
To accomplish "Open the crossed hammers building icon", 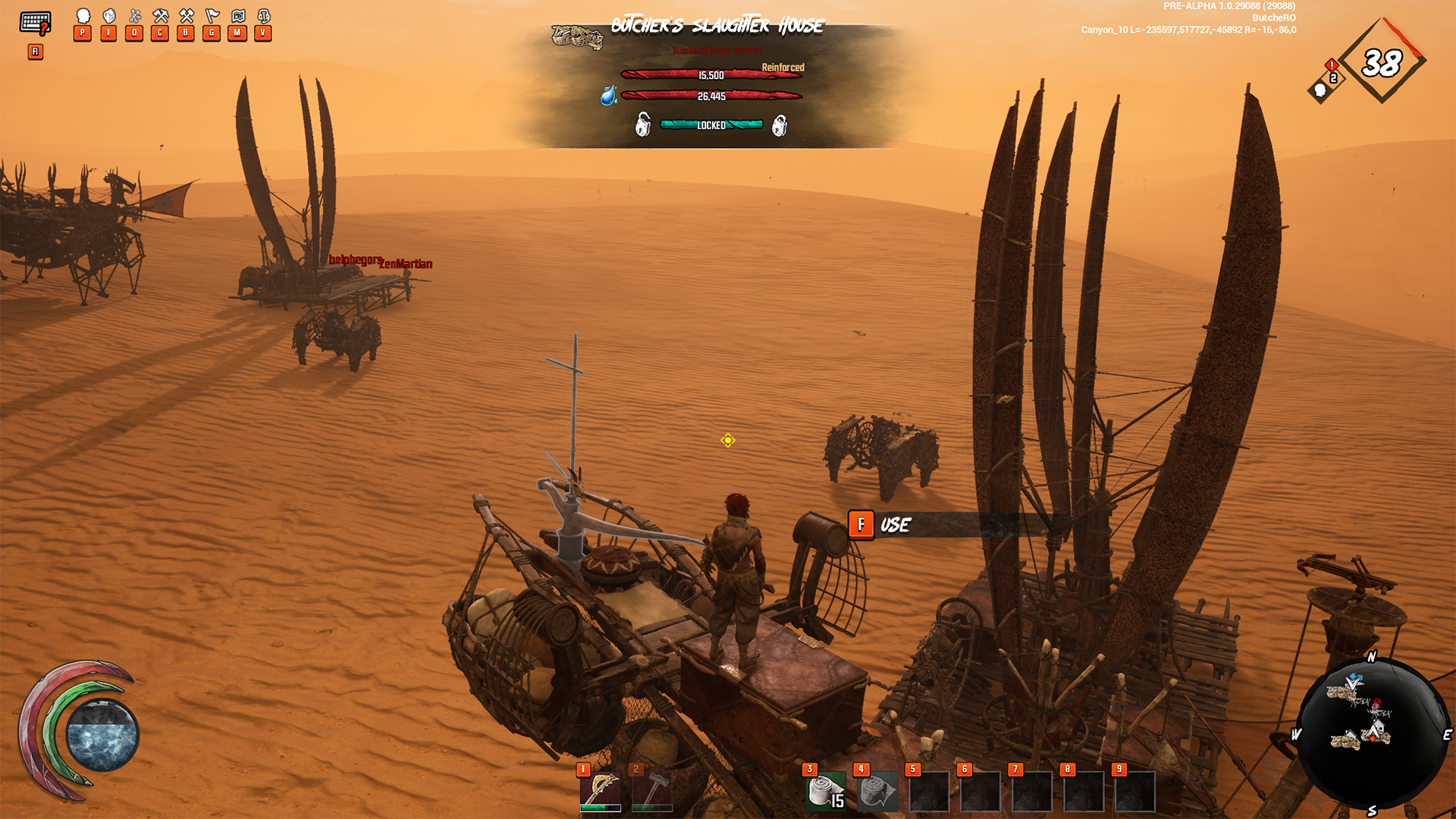I will pos(187,17).
